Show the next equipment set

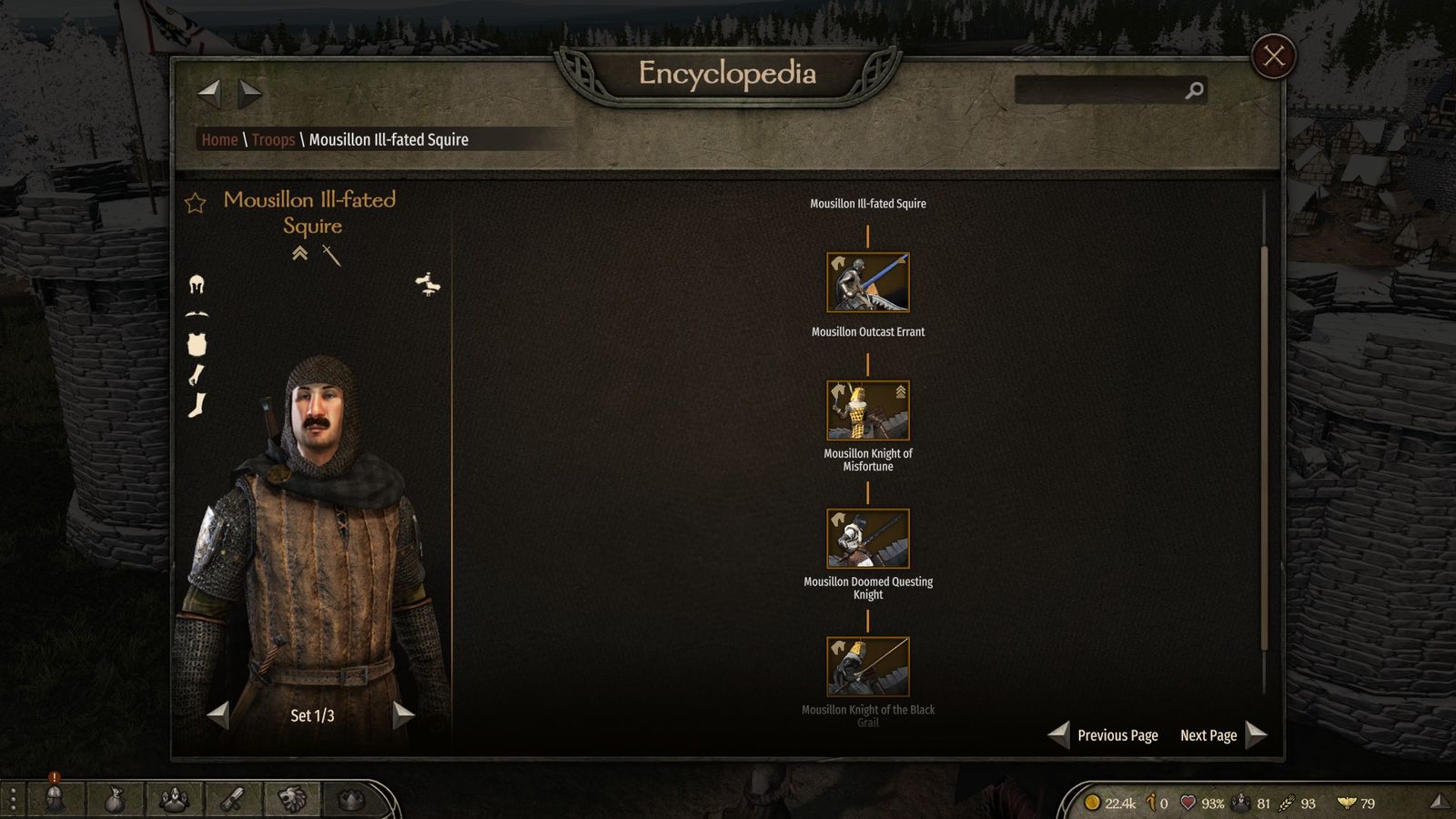[403, 715]
